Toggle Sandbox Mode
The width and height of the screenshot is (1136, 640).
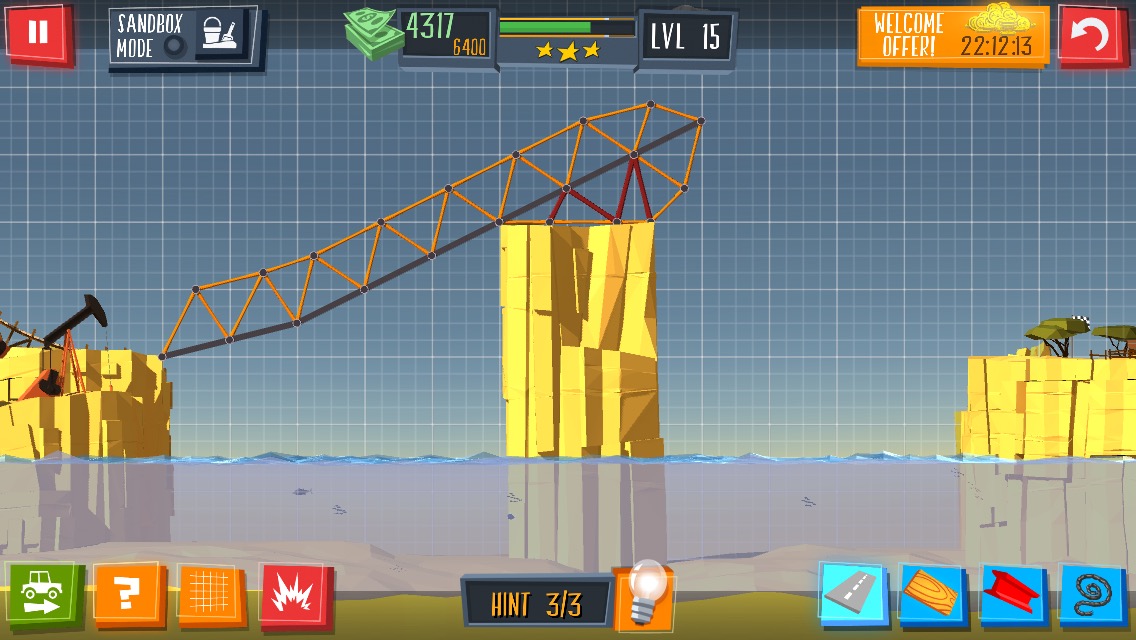(x=182, y=36)
